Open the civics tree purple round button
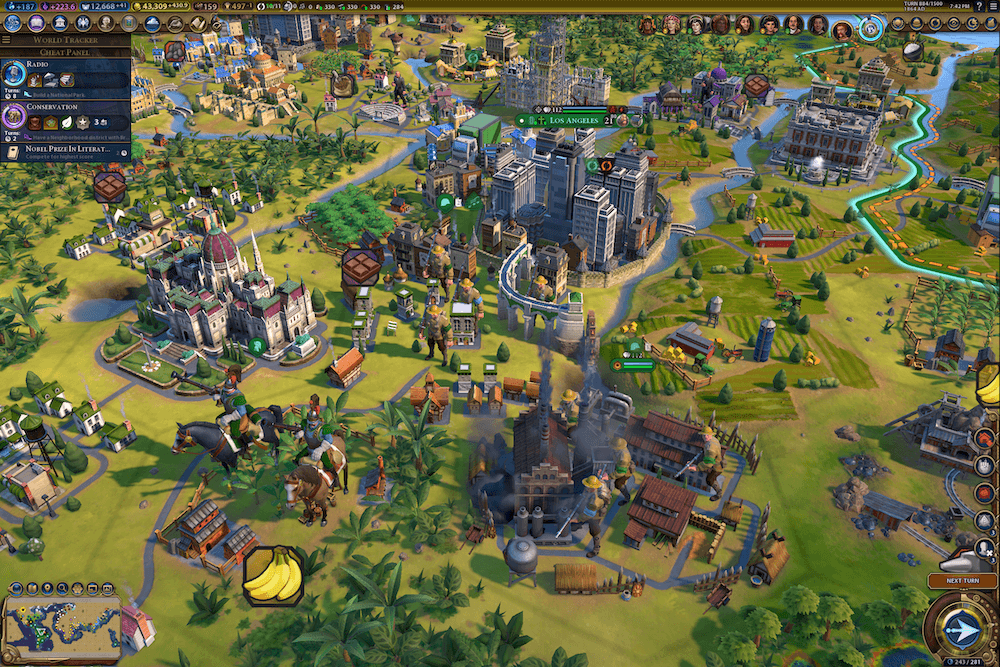The image size is (1000, 667). point(34,23)
